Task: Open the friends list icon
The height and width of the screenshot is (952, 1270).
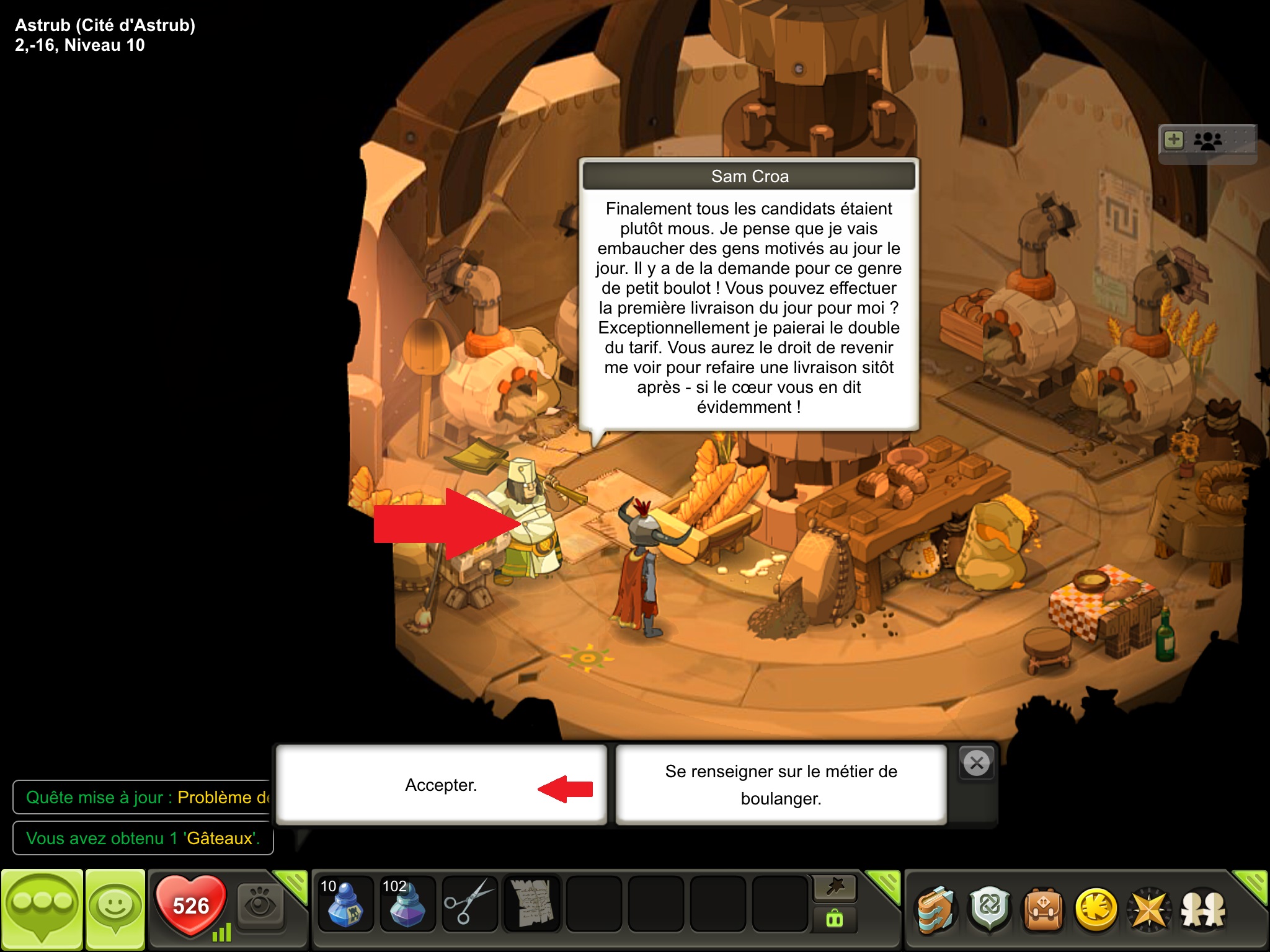Action: tap(1203, 910)
